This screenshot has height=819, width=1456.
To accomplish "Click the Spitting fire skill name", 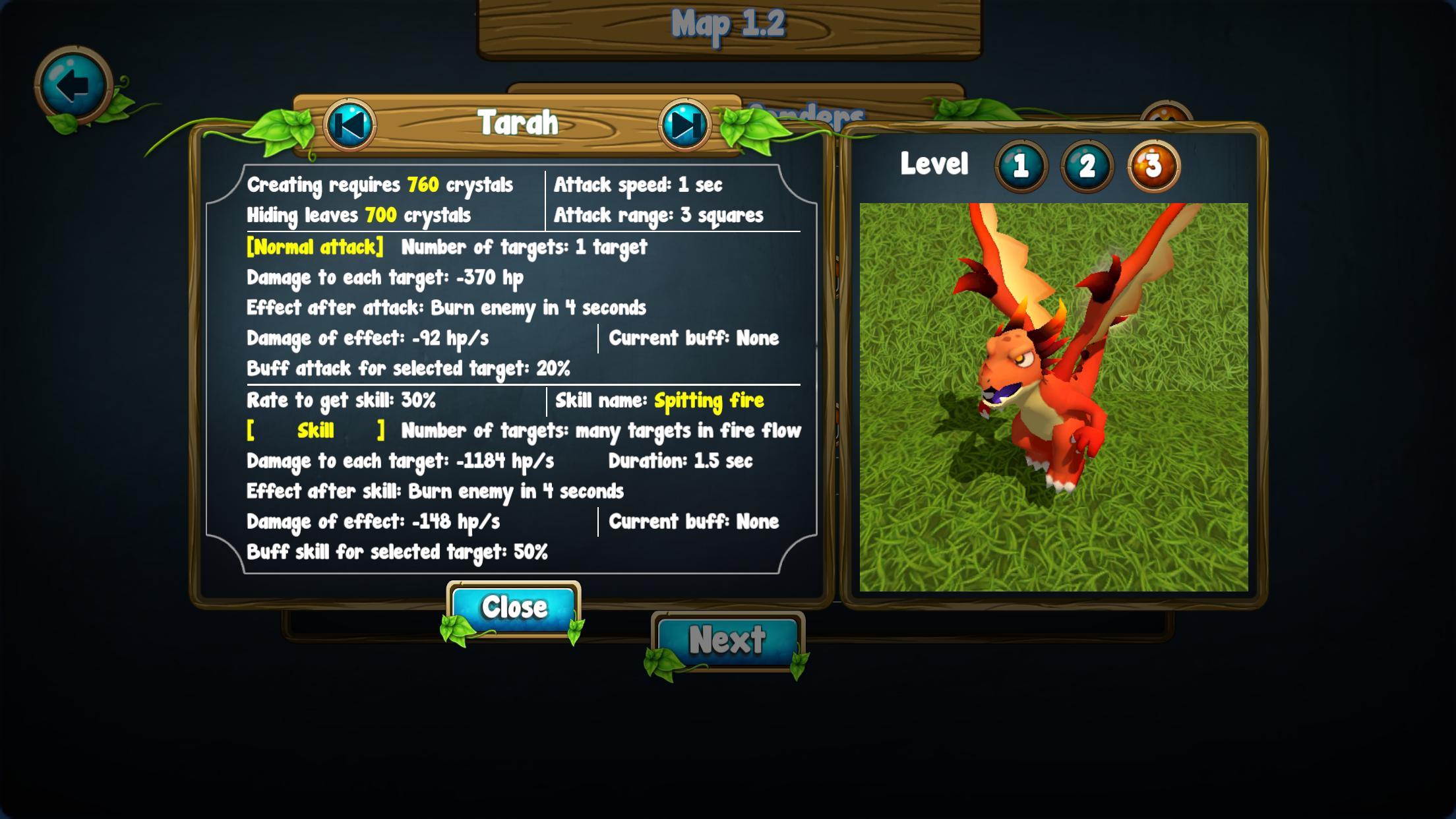I will pos(708,400).
